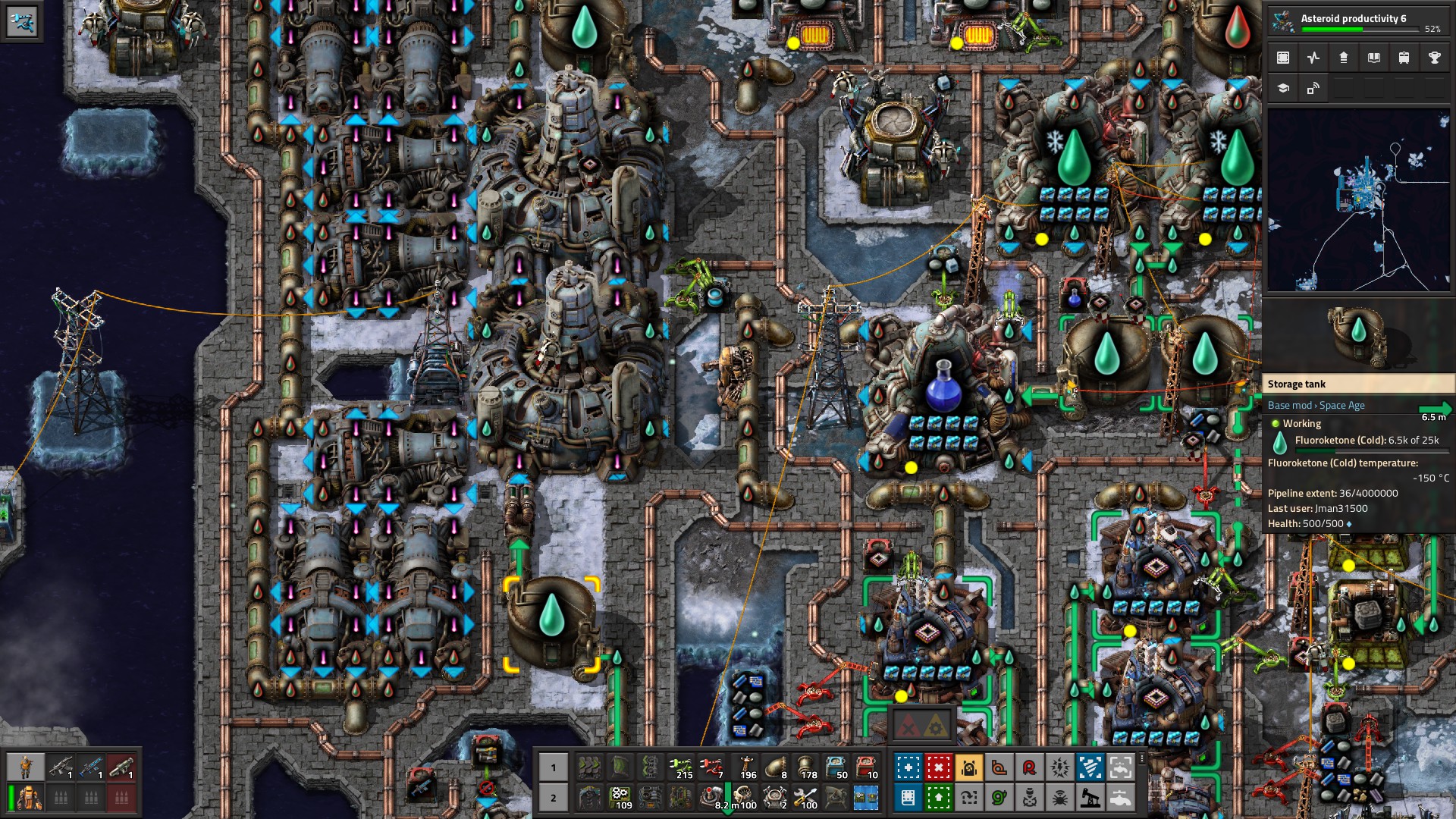This screenshot has height=819, width=1456.
Task: Activate the red deconstruction planner shortcut
Action: 938,767
